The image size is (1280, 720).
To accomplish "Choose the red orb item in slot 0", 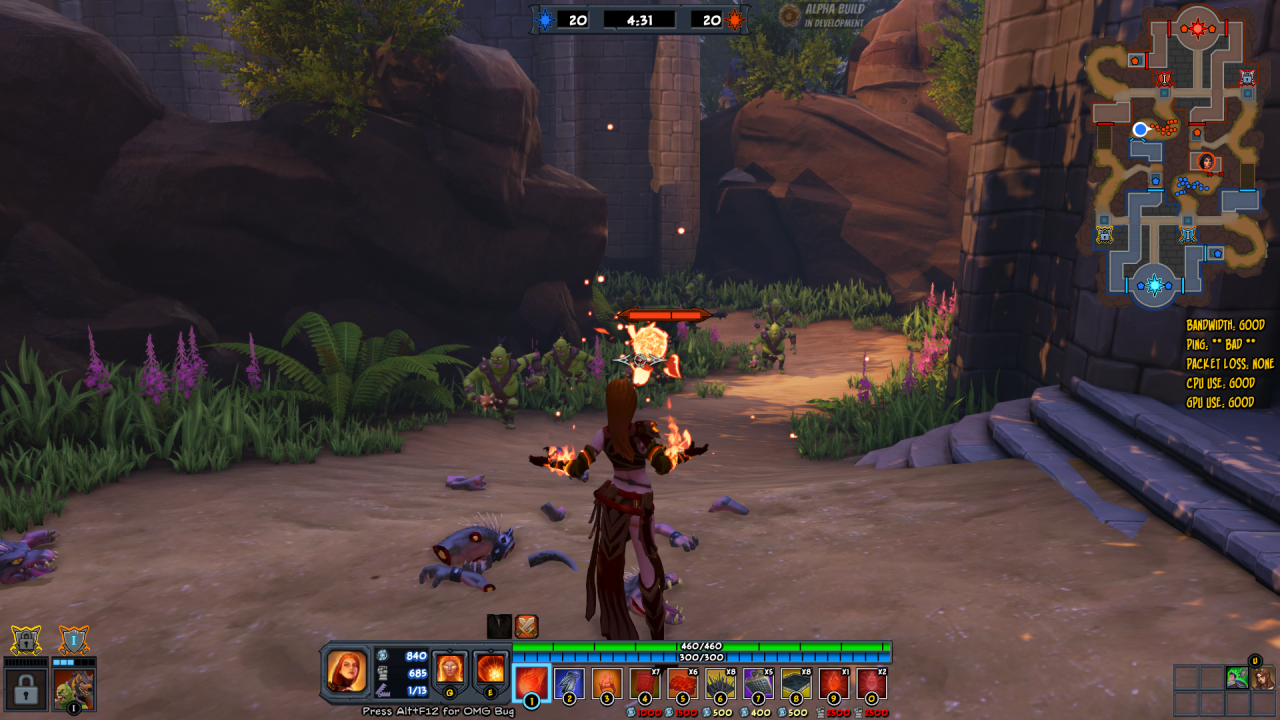I will coord(871,683).
